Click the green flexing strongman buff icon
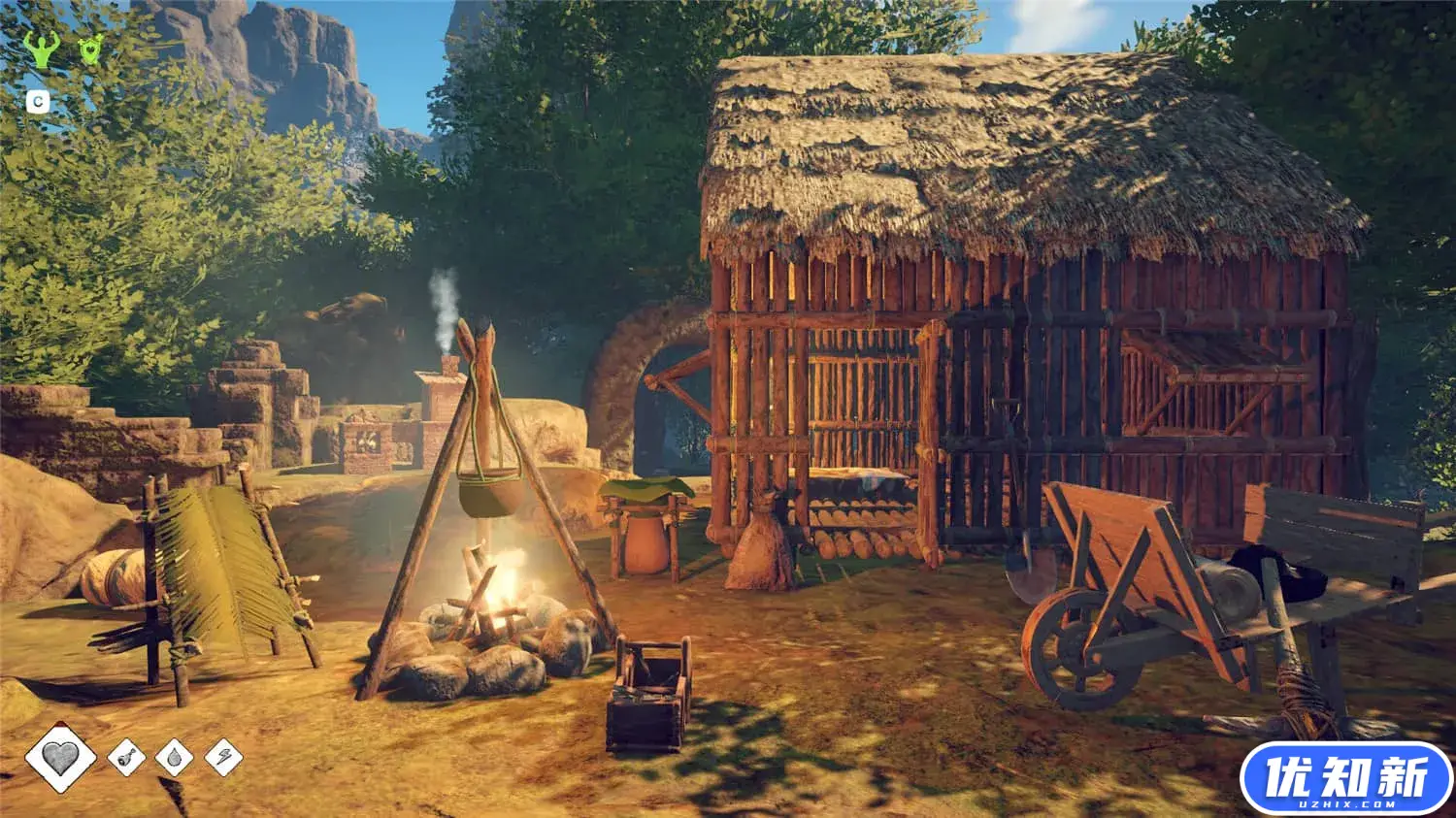Viewport: 1456px width, 818px height. coord(41,49)
